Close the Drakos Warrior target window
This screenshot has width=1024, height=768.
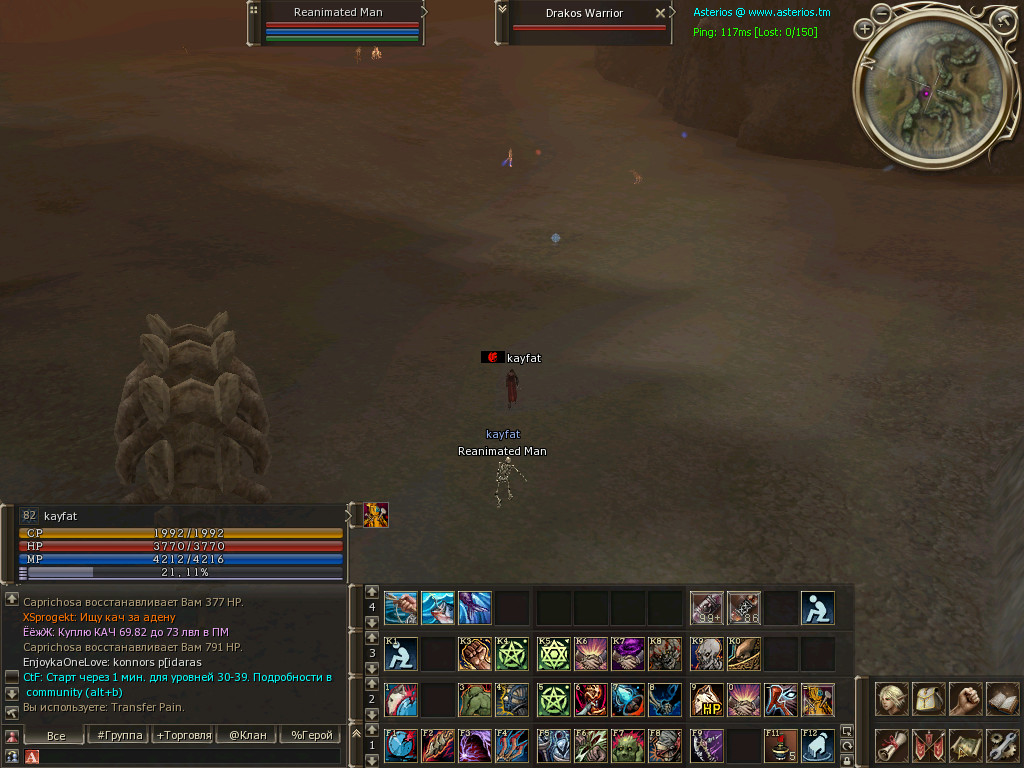[x=660, y=13]
